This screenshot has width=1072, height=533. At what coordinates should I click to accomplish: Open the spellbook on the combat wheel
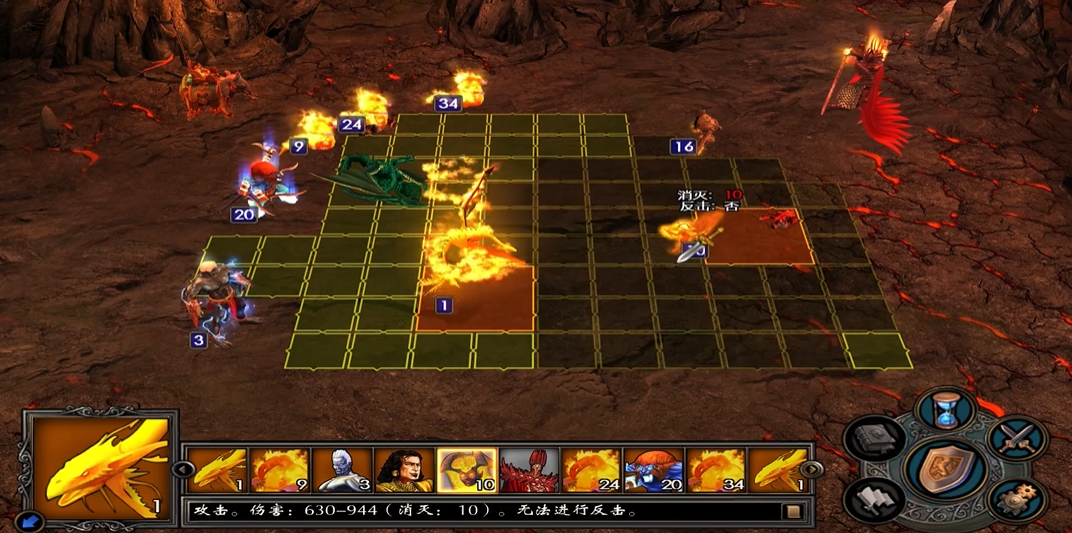[874, 439]
